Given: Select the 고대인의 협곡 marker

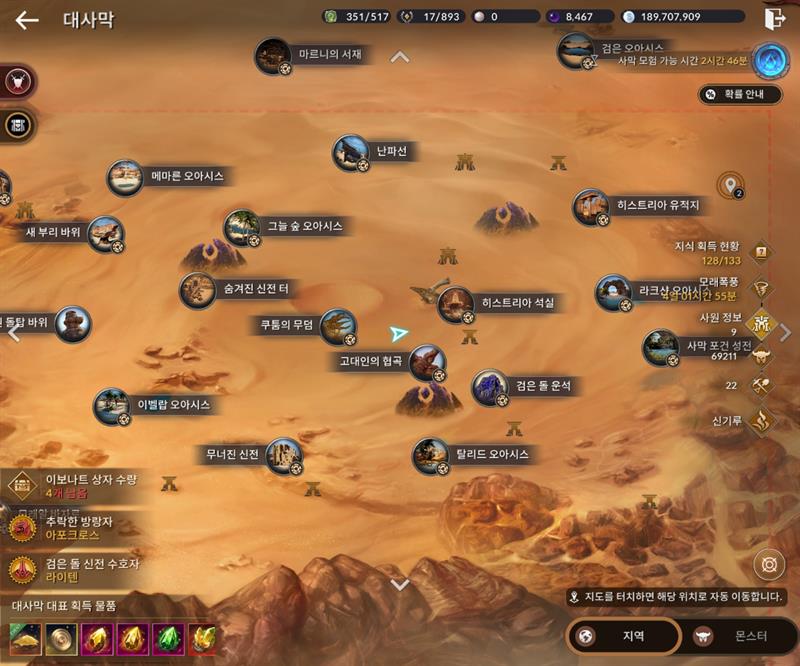Looking at the screenshot, I should pos(427,362).
